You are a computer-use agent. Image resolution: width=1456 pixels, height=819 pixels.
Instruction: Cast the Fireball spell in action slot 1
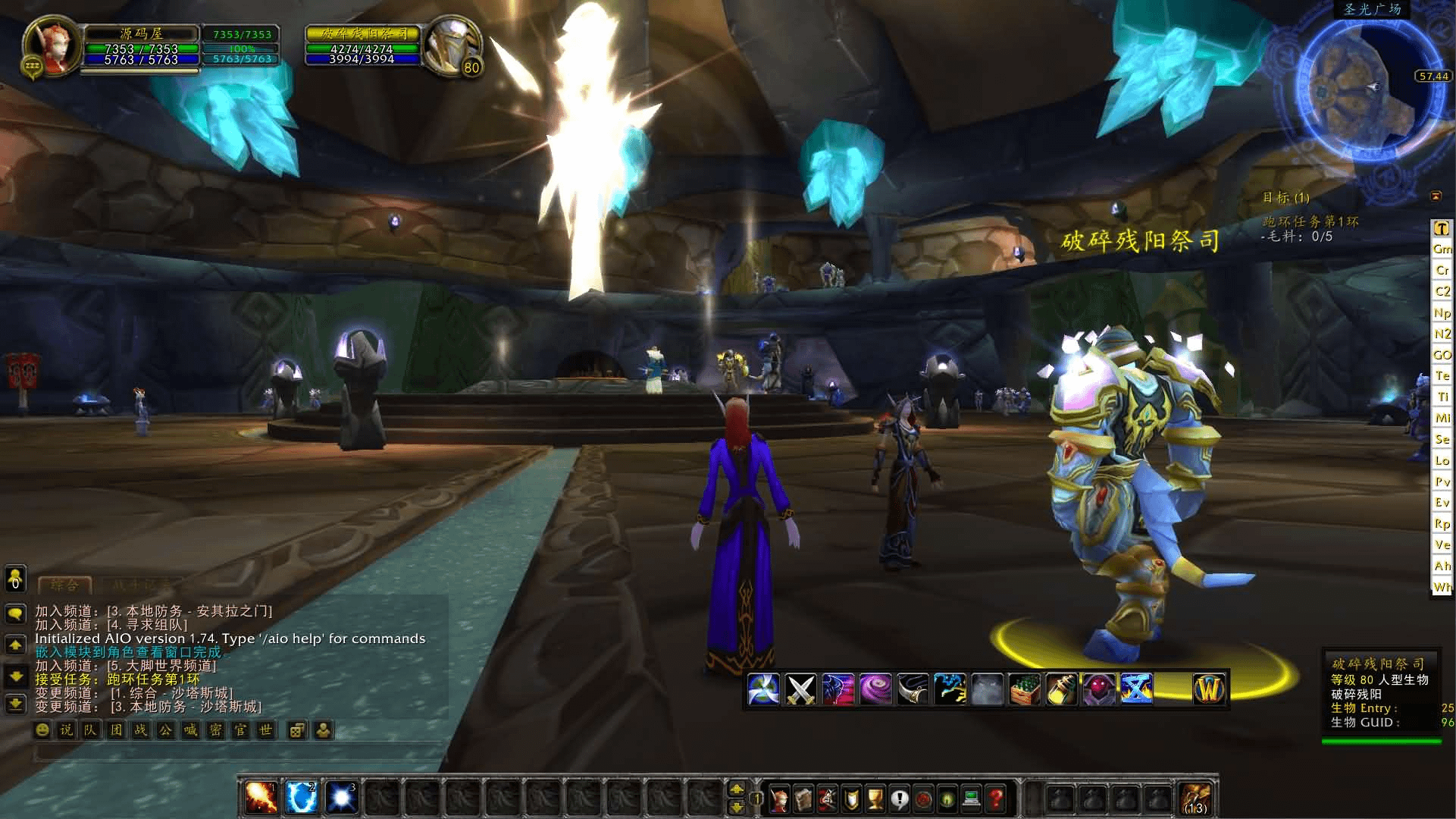coord(261,798)
